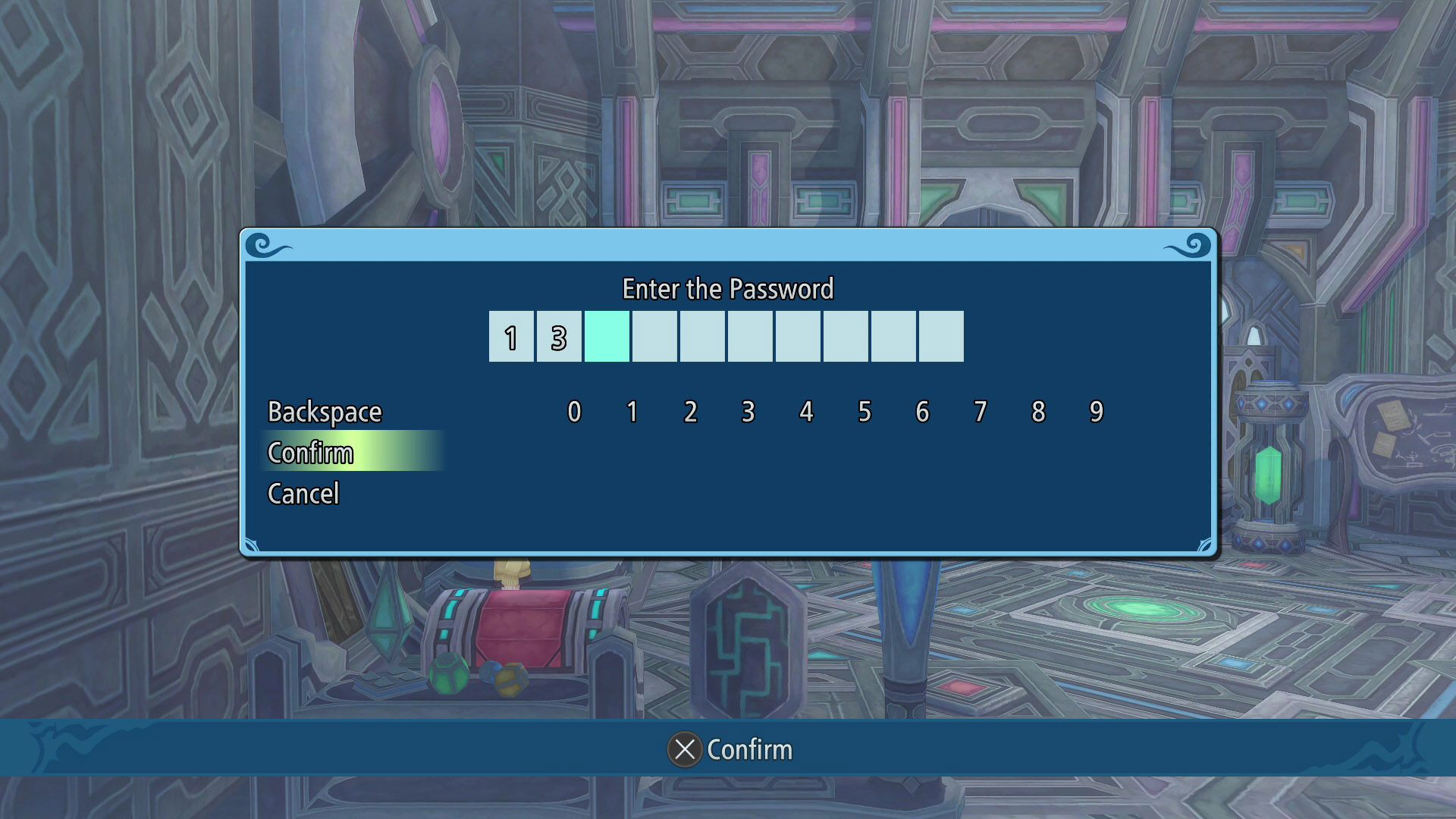Enter digit 0 on the keypad

click(574, 412)
